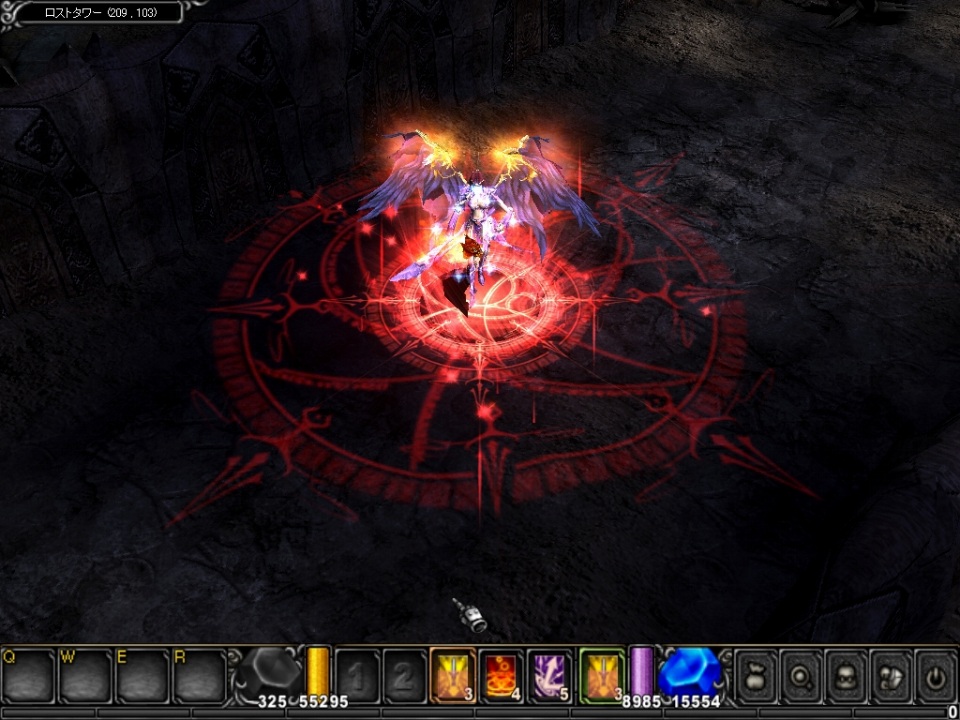Activate the purple lightning skill in slot 5
Viewport: 960px width, 720px height.
[x=550, y=674]
